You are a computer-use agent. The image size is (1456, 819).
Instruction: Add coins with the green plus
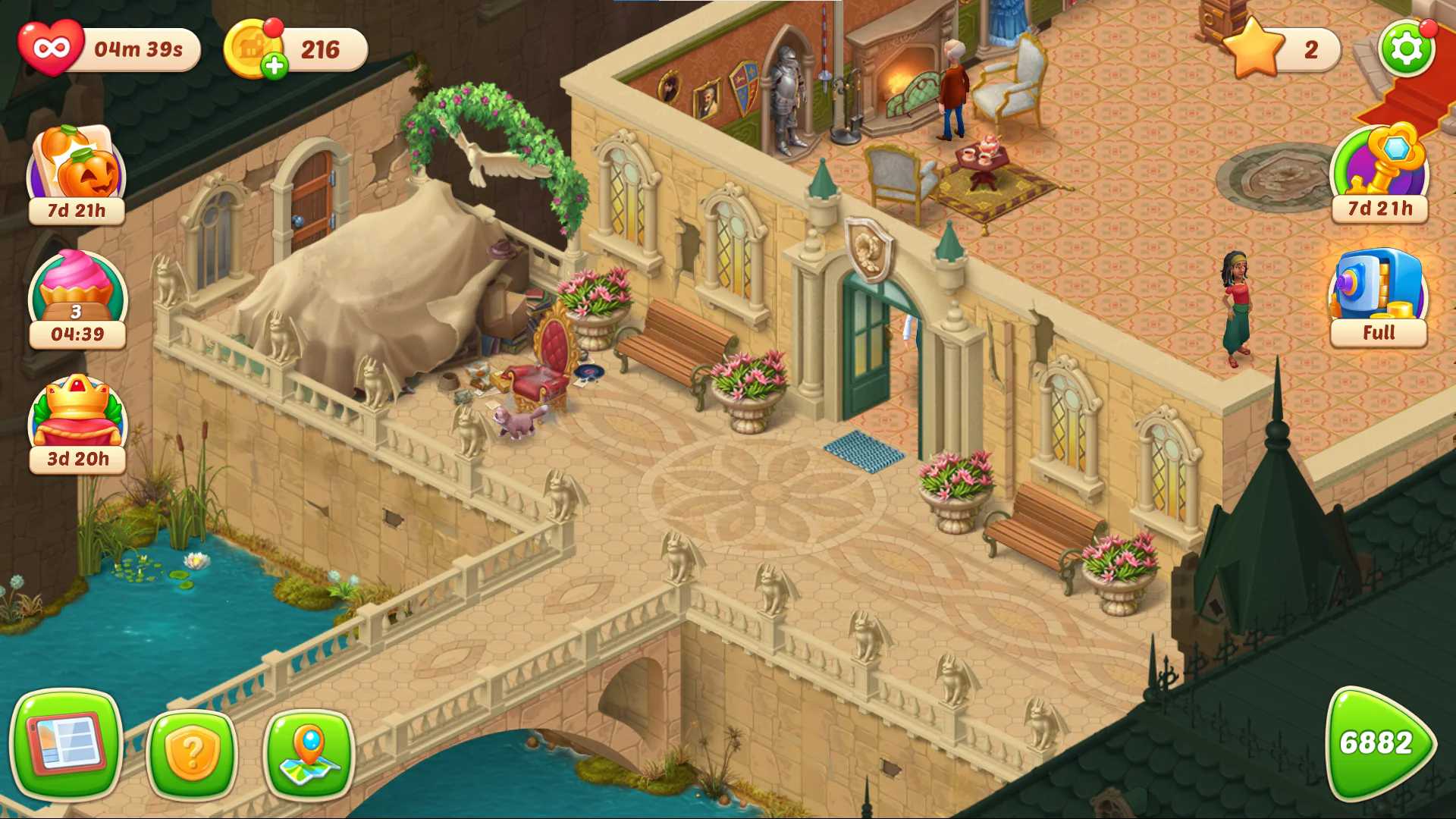(x=275, y=67)
